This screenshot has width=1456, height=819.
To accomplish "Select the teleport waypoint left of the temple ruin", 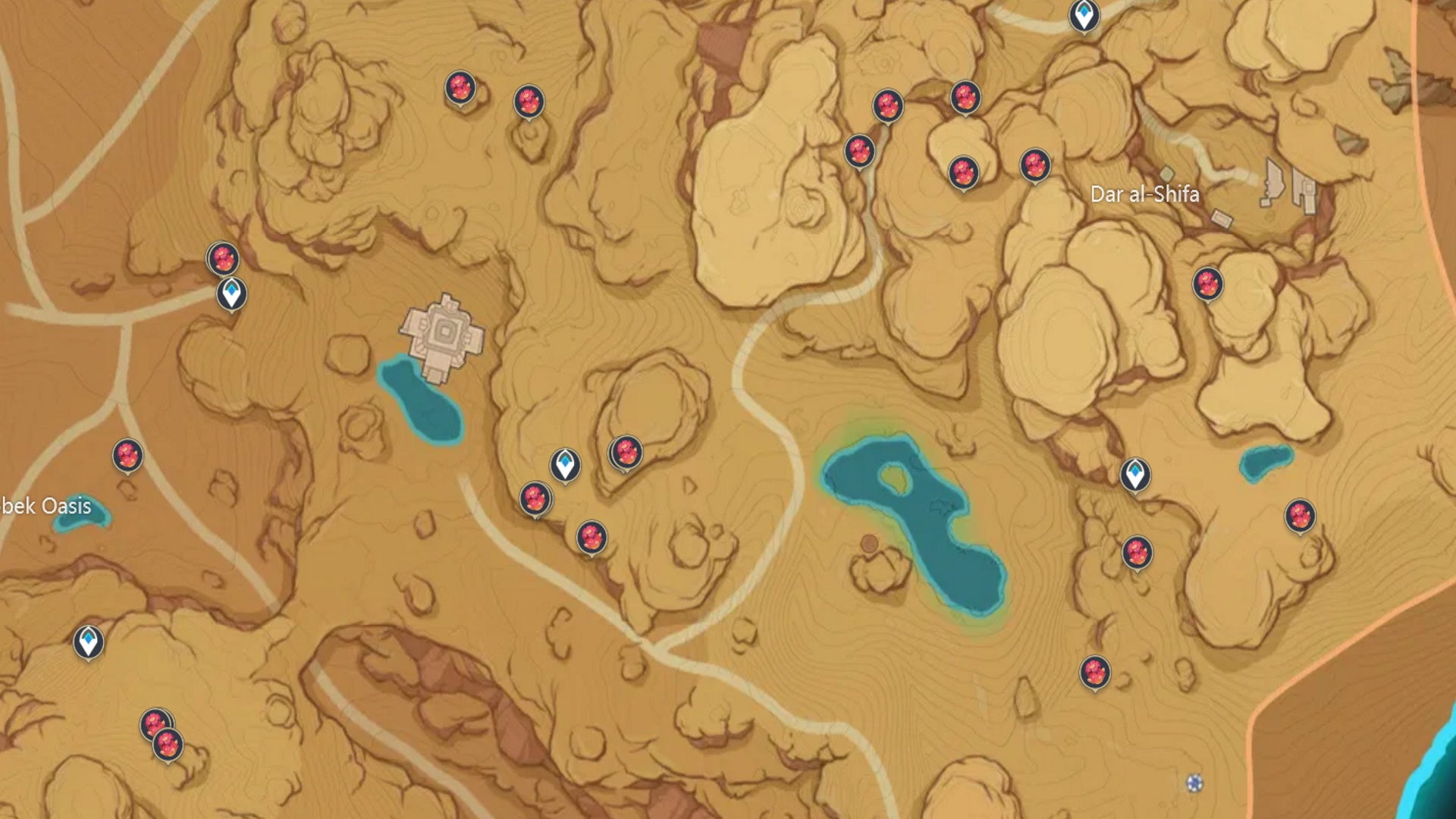I will pos(231,292).
